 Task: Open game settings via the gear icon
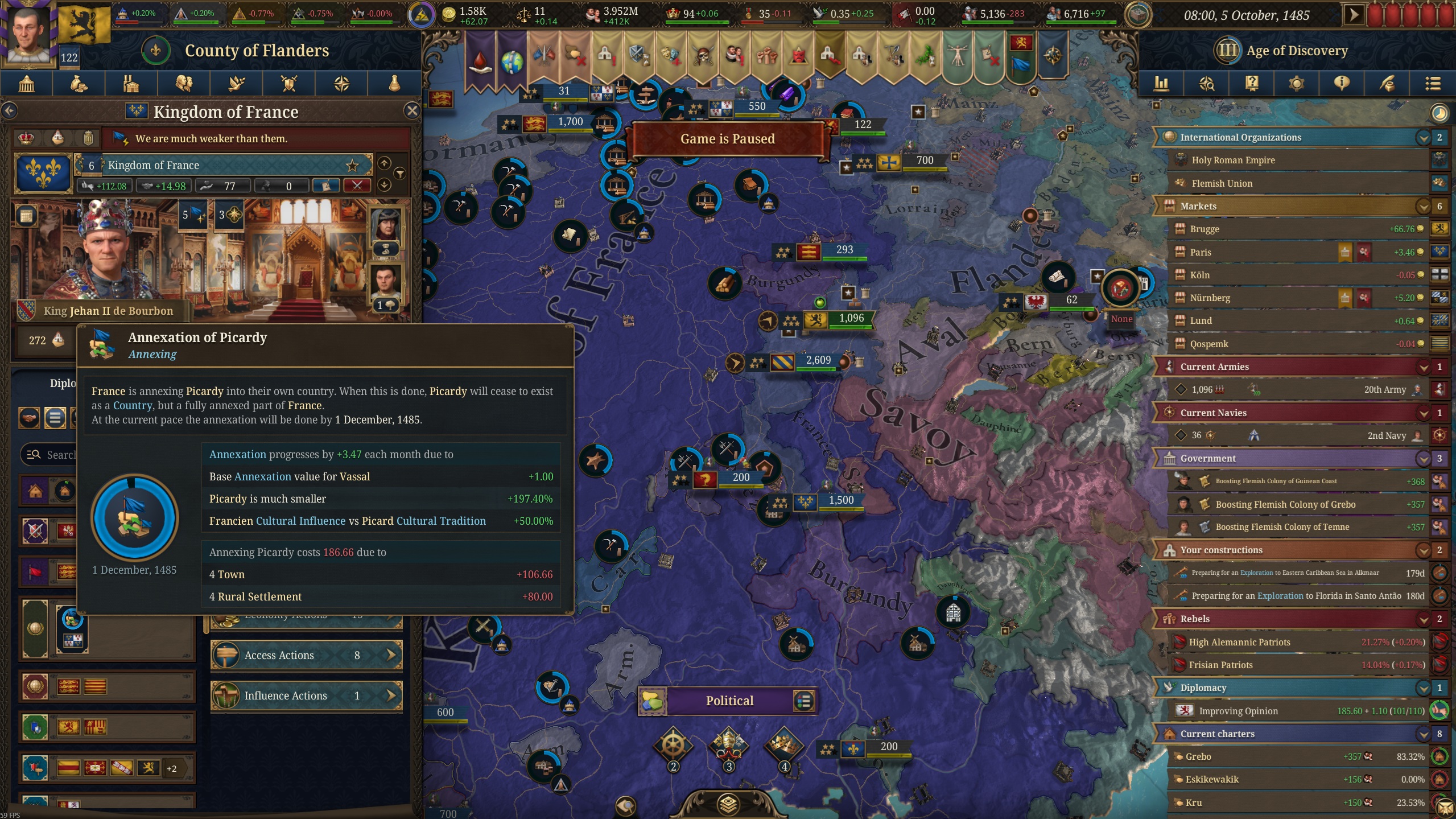tap(1296, 84)
